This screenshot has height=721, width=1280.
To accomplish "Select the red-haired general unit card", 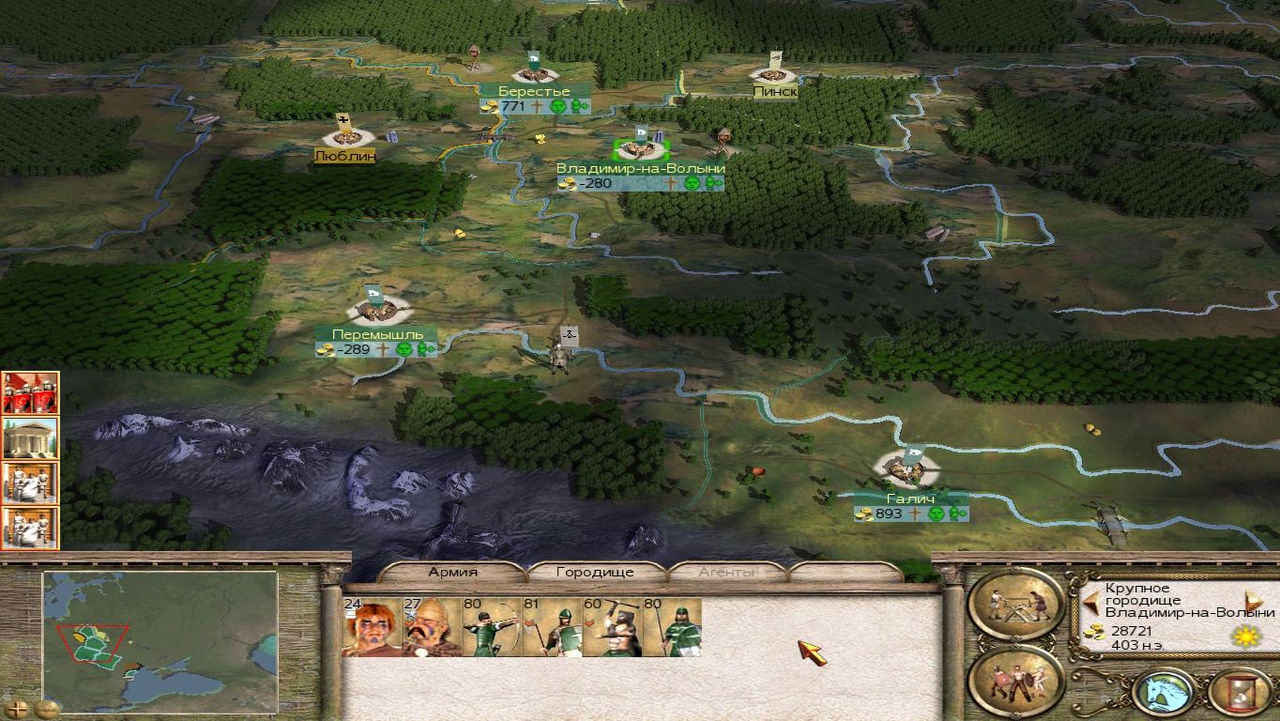I will (372, 627).
